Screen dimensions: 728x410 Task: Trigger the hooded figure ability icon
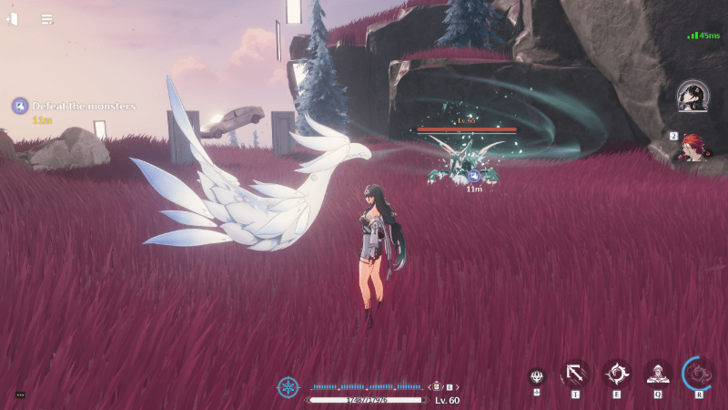click(657, 374)
